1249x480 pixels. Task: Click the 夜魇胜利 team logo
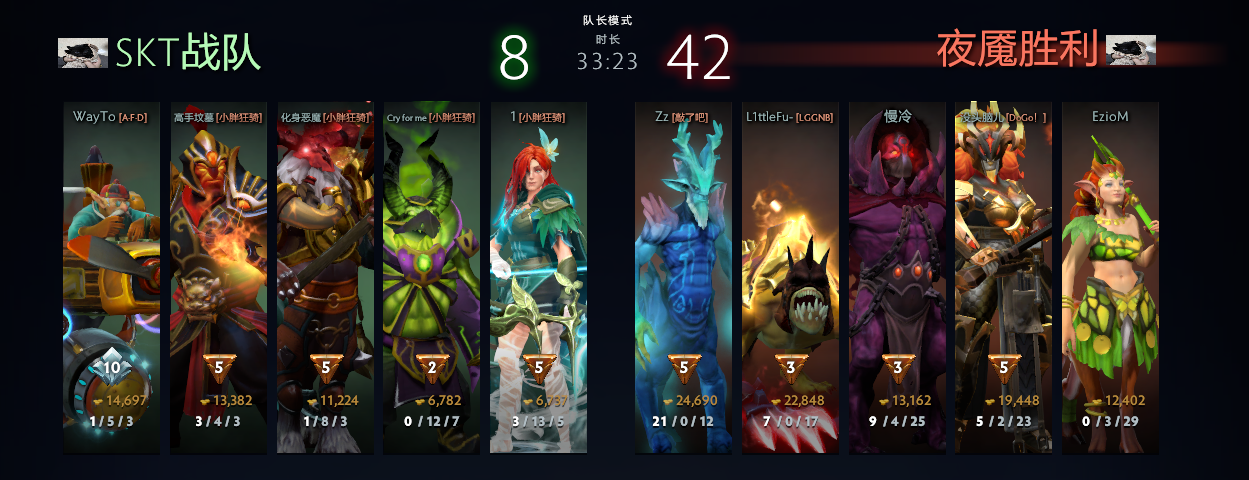click(x=1131, y=50)
